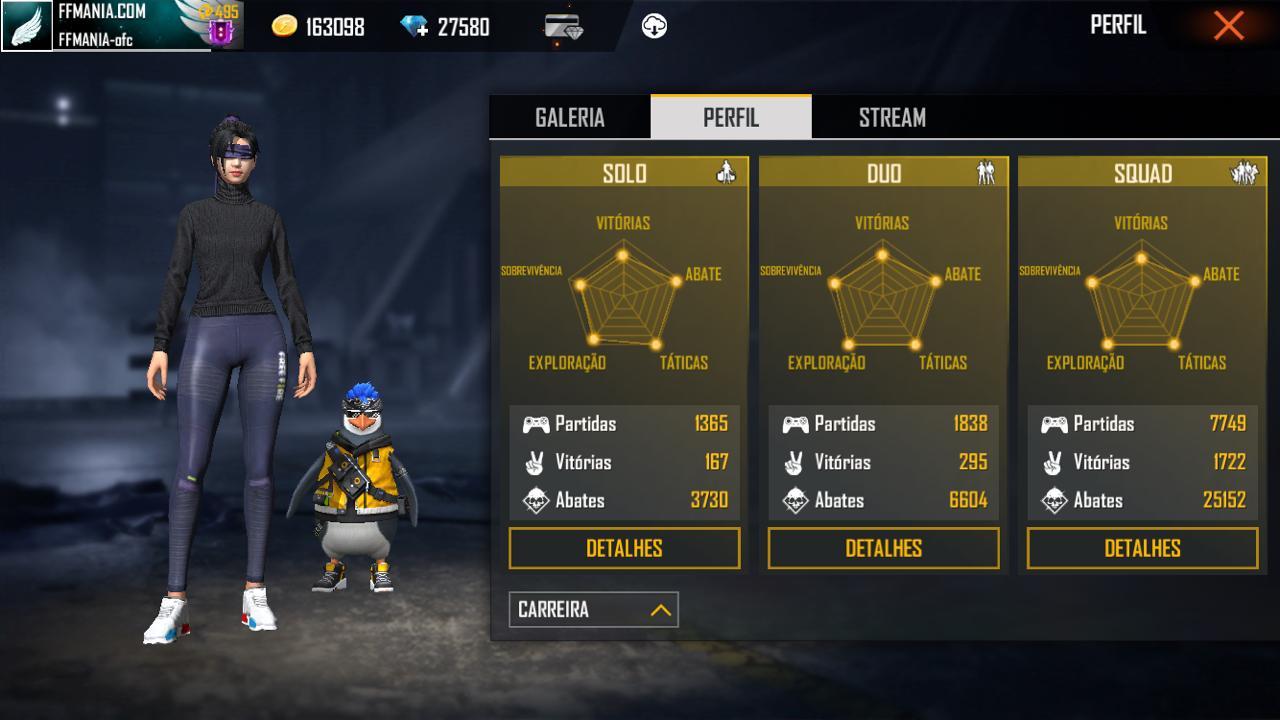Screen dimensions: 1280x720
Task: Click the cloud download icon
Action: click(654, 27)
